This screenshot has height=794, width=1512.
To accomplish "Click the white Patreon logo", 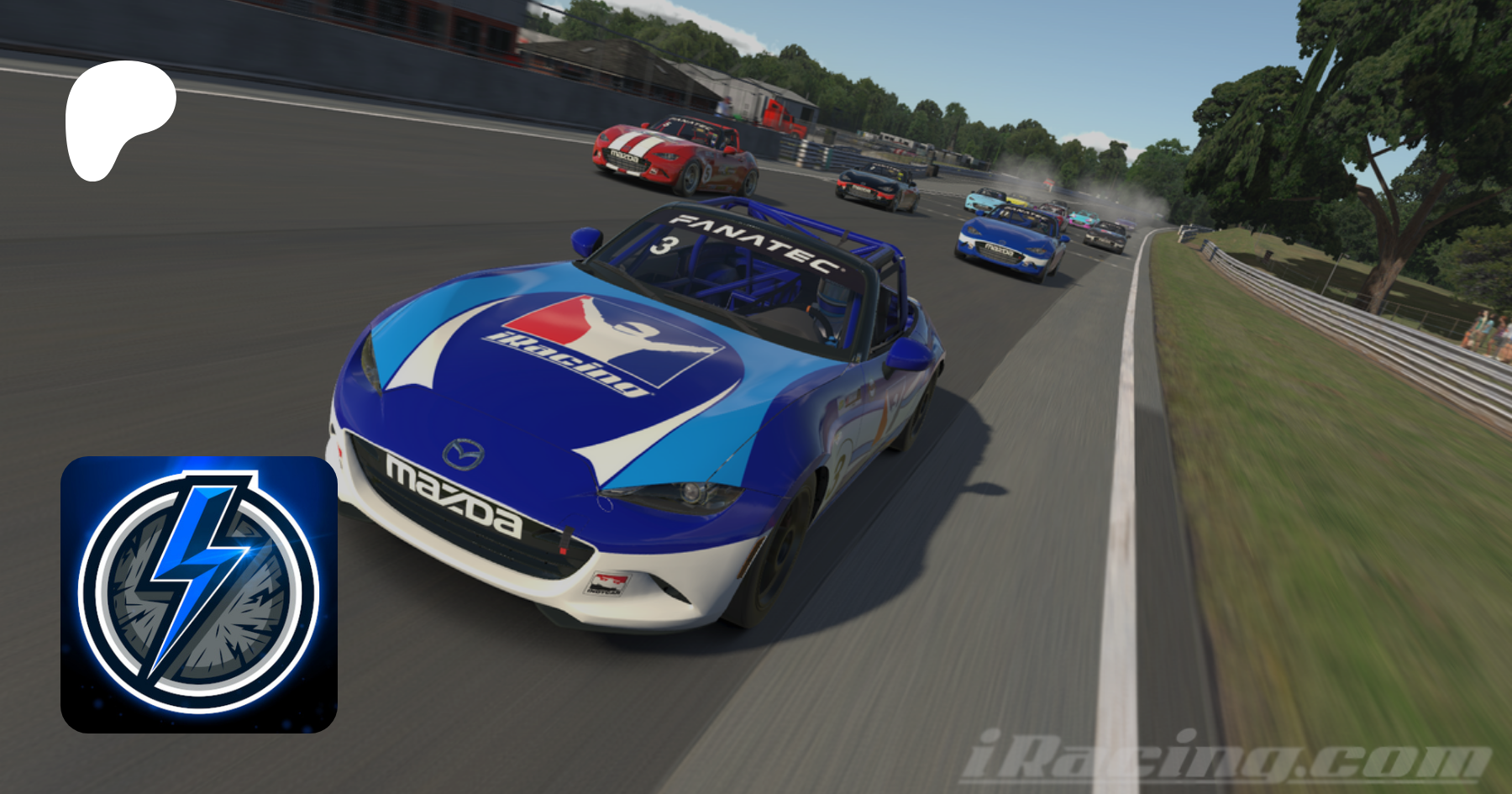I will coord(116,117).
